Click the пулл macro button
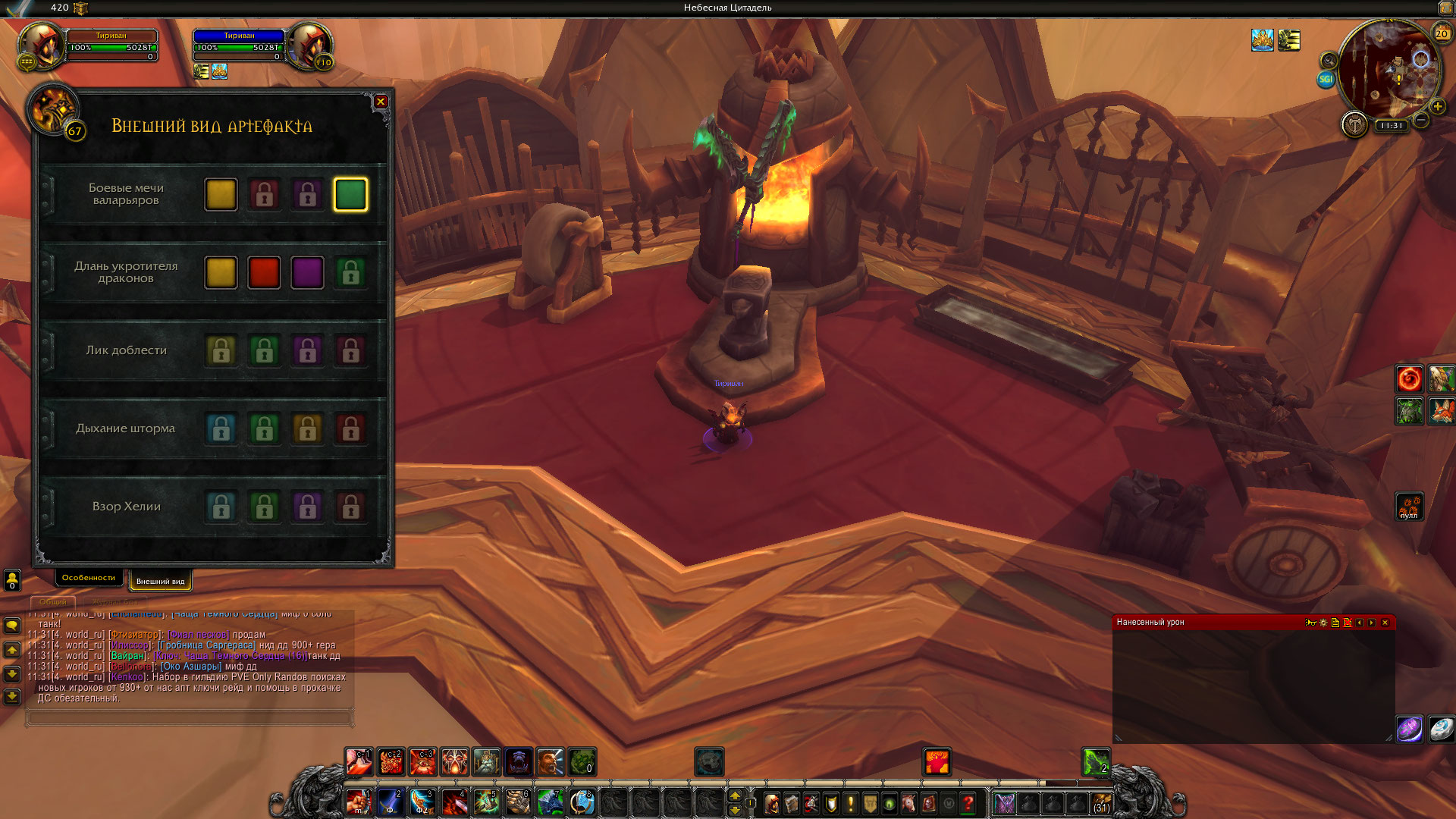 [x=1409, y=507]
